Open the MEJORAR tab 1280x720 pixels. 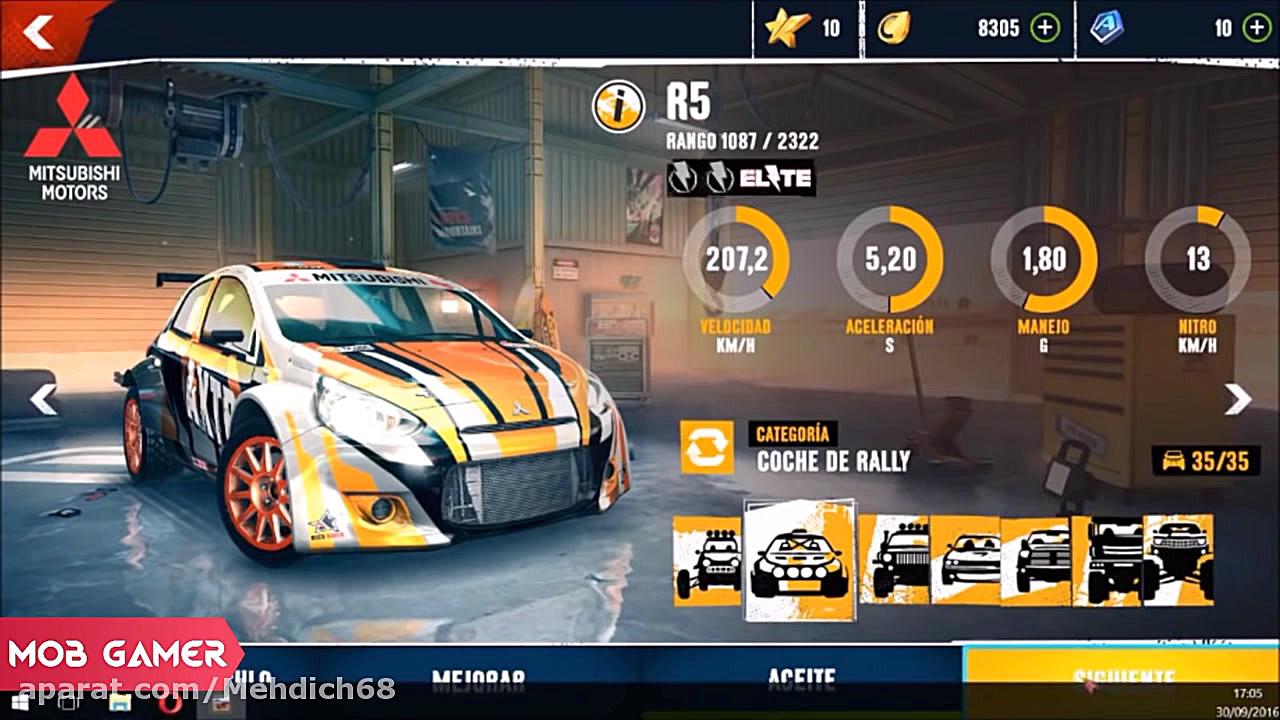click(x=477, y=677)
